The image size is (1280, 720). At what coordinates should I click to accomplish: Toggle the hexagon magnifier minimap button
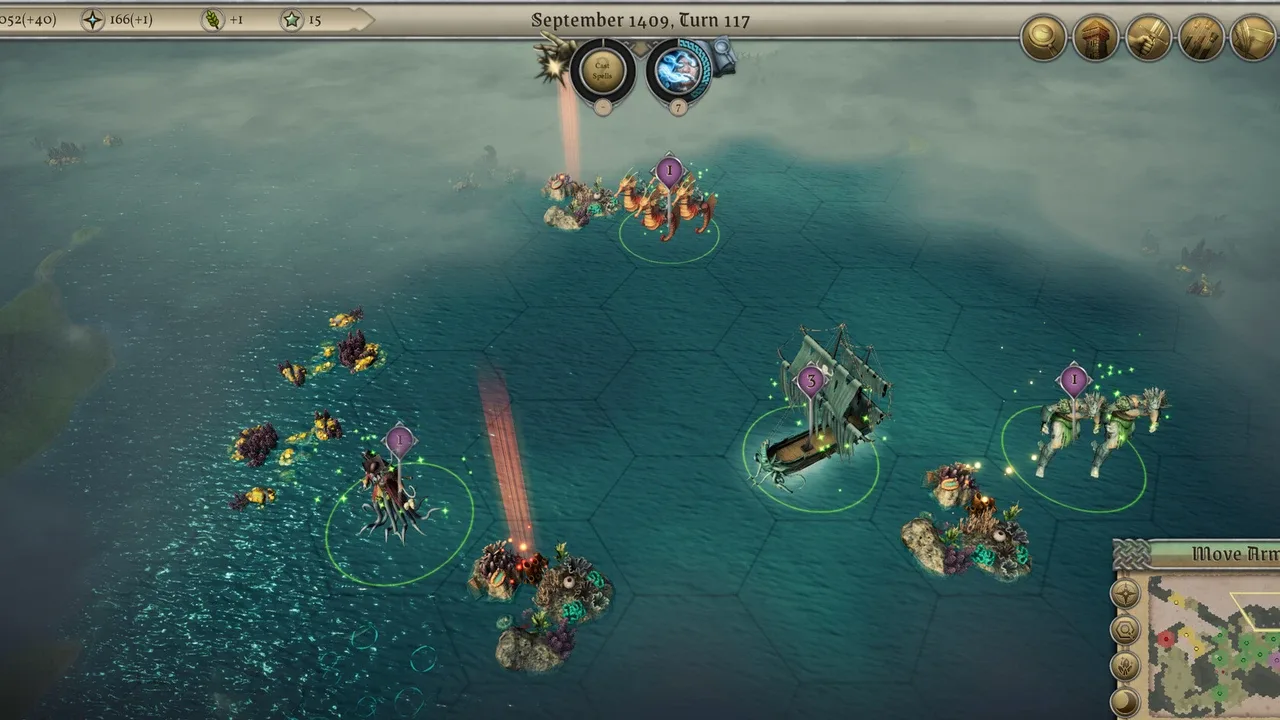(1126, 630)
